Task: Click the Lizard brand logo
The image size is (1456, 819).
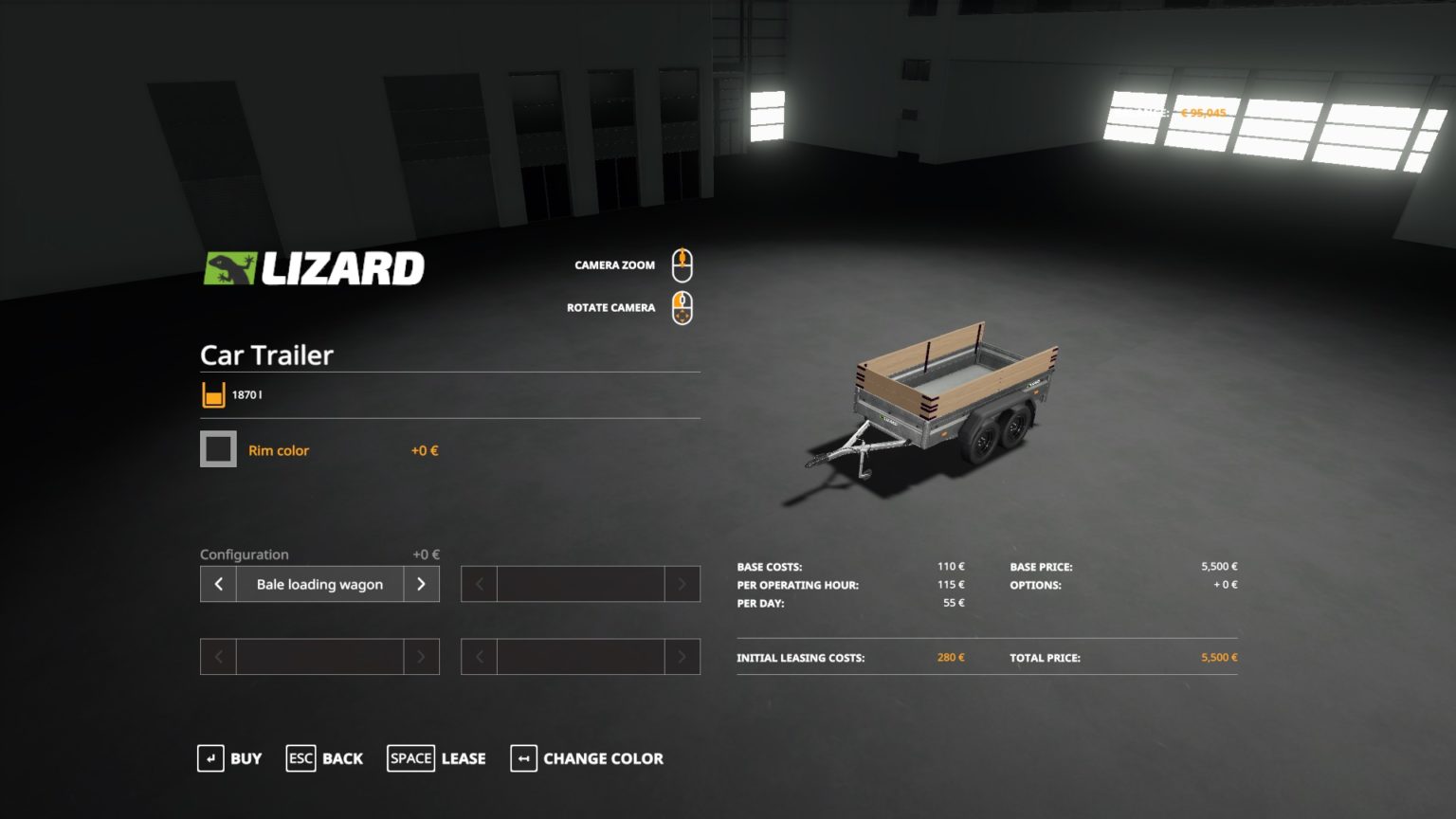Action: (315, 267)
